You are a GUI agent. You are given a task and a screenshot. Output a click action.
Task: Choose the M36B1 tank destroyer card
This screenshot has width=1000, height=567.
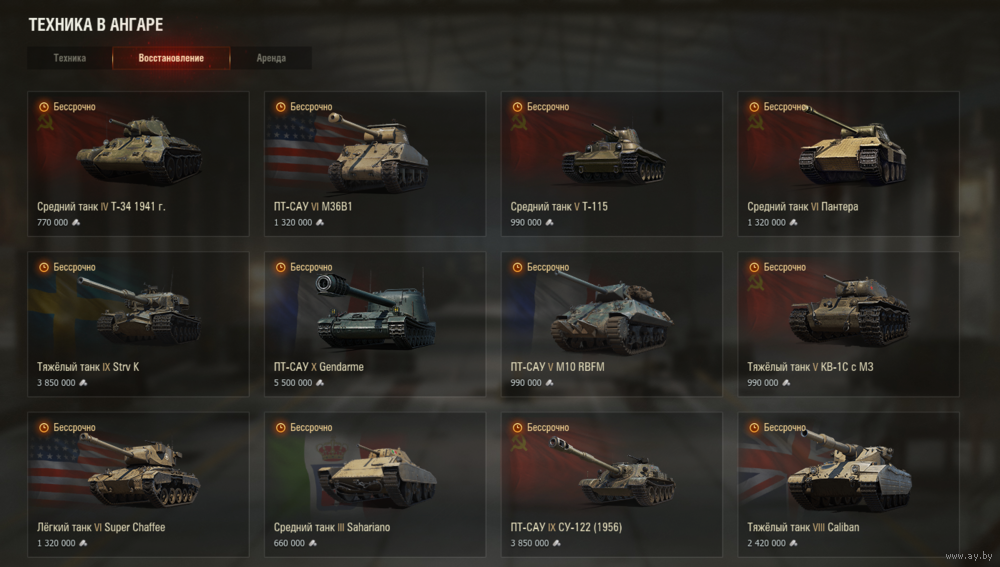tap(375, 164)
